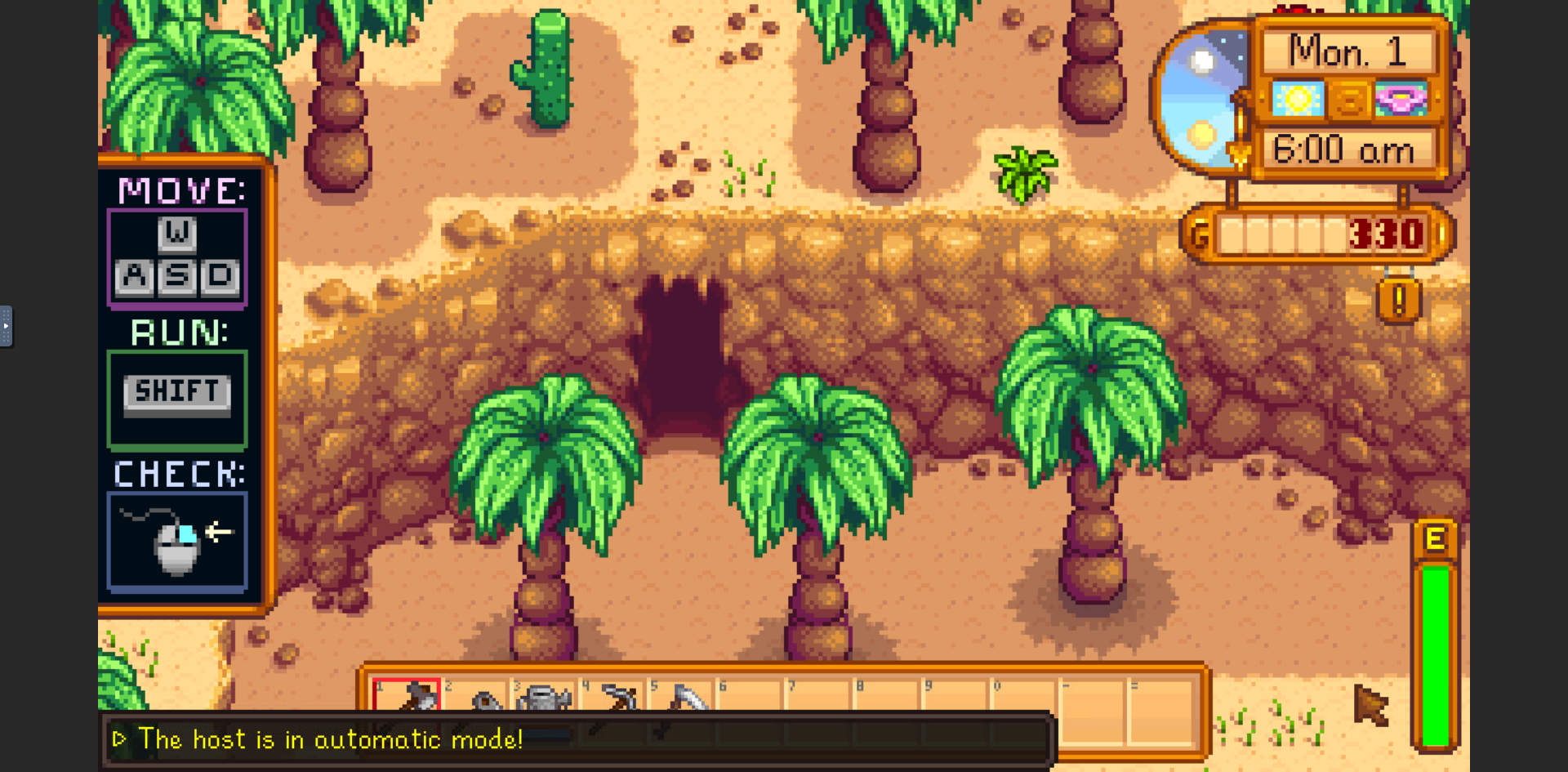Pick the scythe in hotbar slot 5
The image size is (1568, 772).
point(683,697)
